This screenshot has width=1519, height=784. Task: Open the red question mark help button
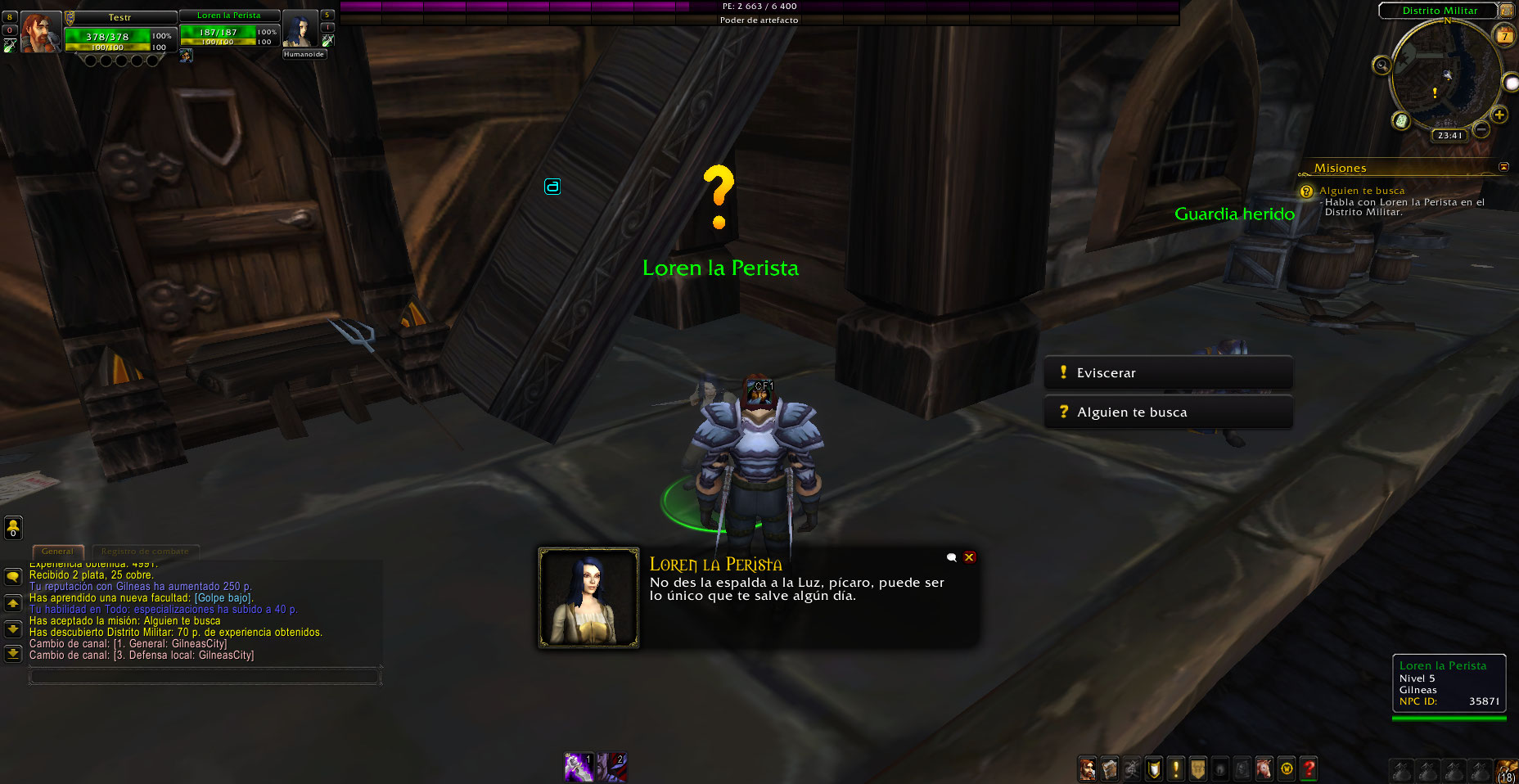[1309, 769]
